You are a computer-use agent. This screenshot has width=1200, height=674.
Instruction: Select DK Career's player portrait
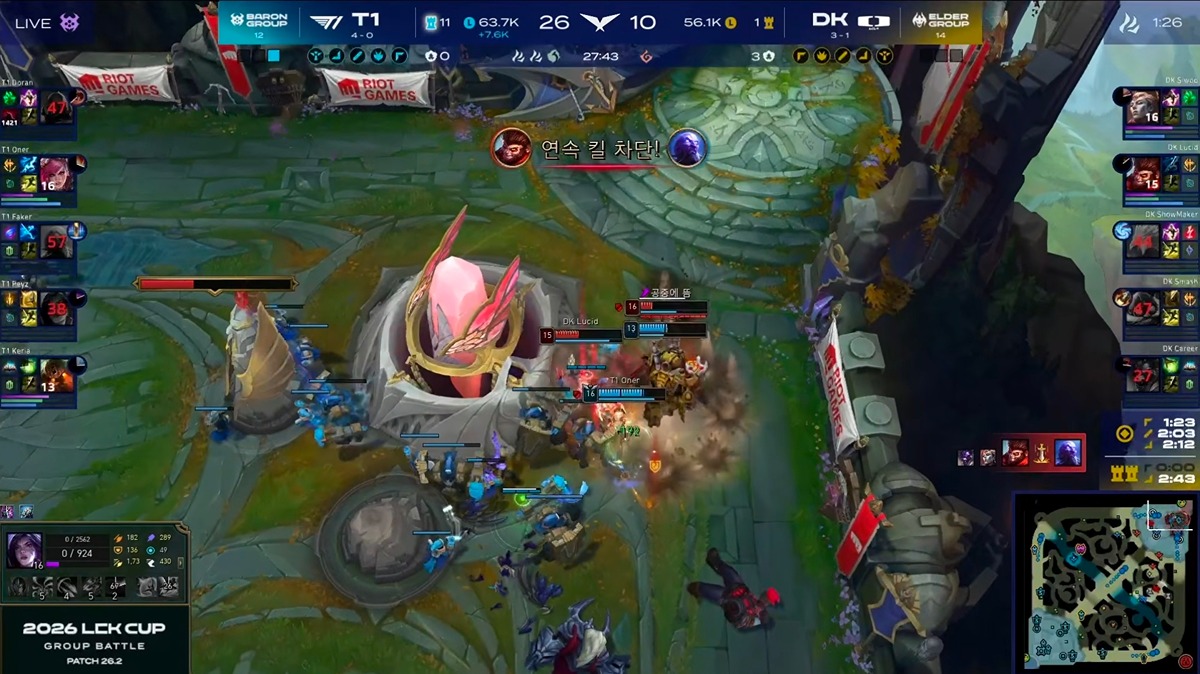coord(1143,377)
